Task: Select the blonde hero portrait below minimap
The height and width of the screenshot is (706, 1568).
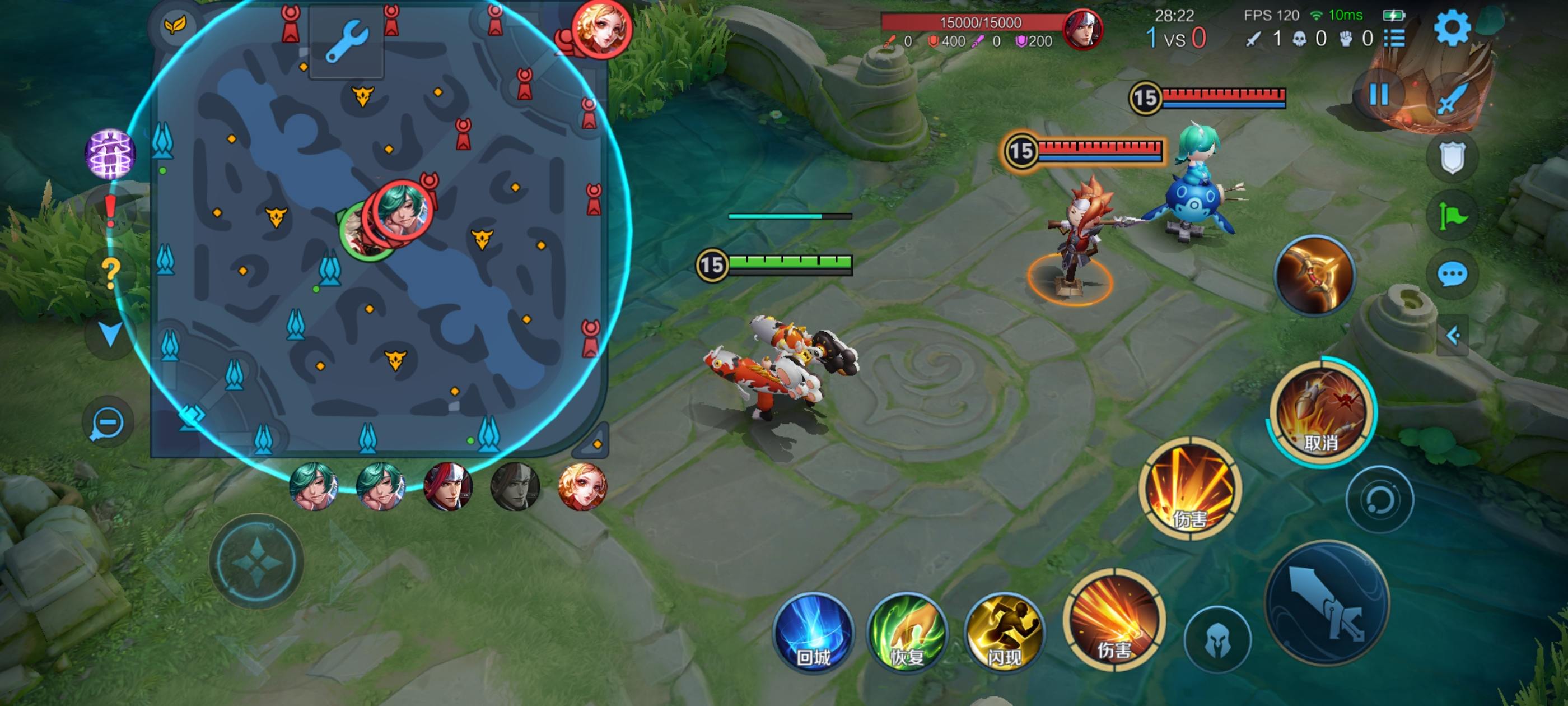Action: pos(582,486)
